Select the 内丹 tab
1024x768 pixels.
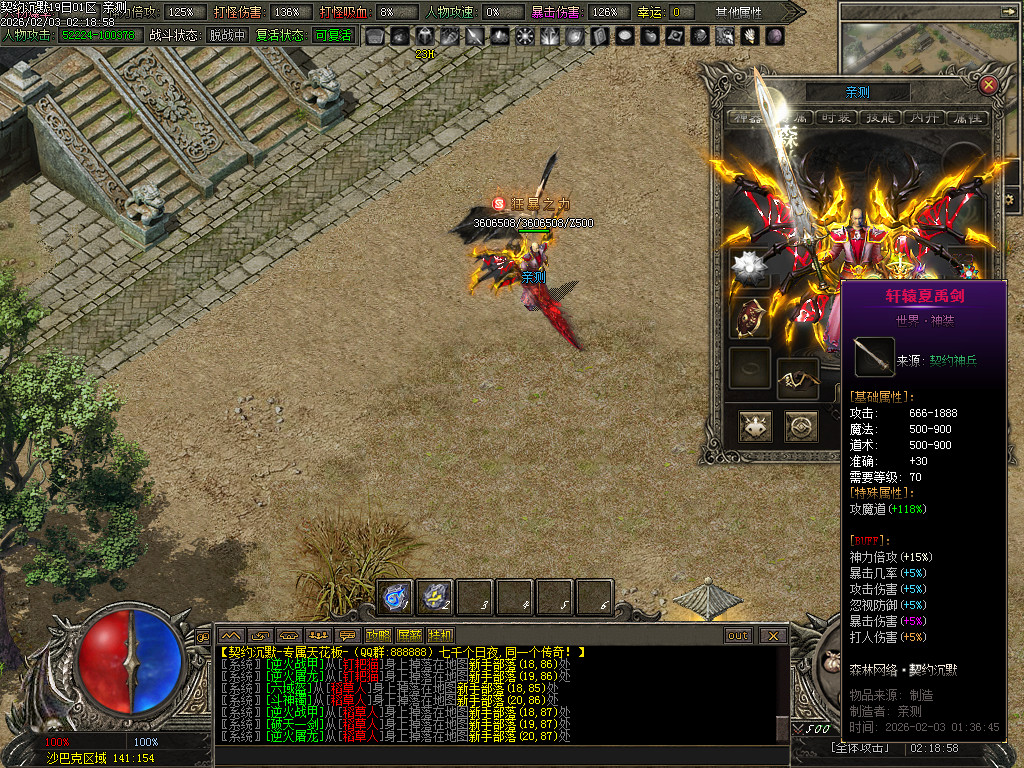point(923,117)
